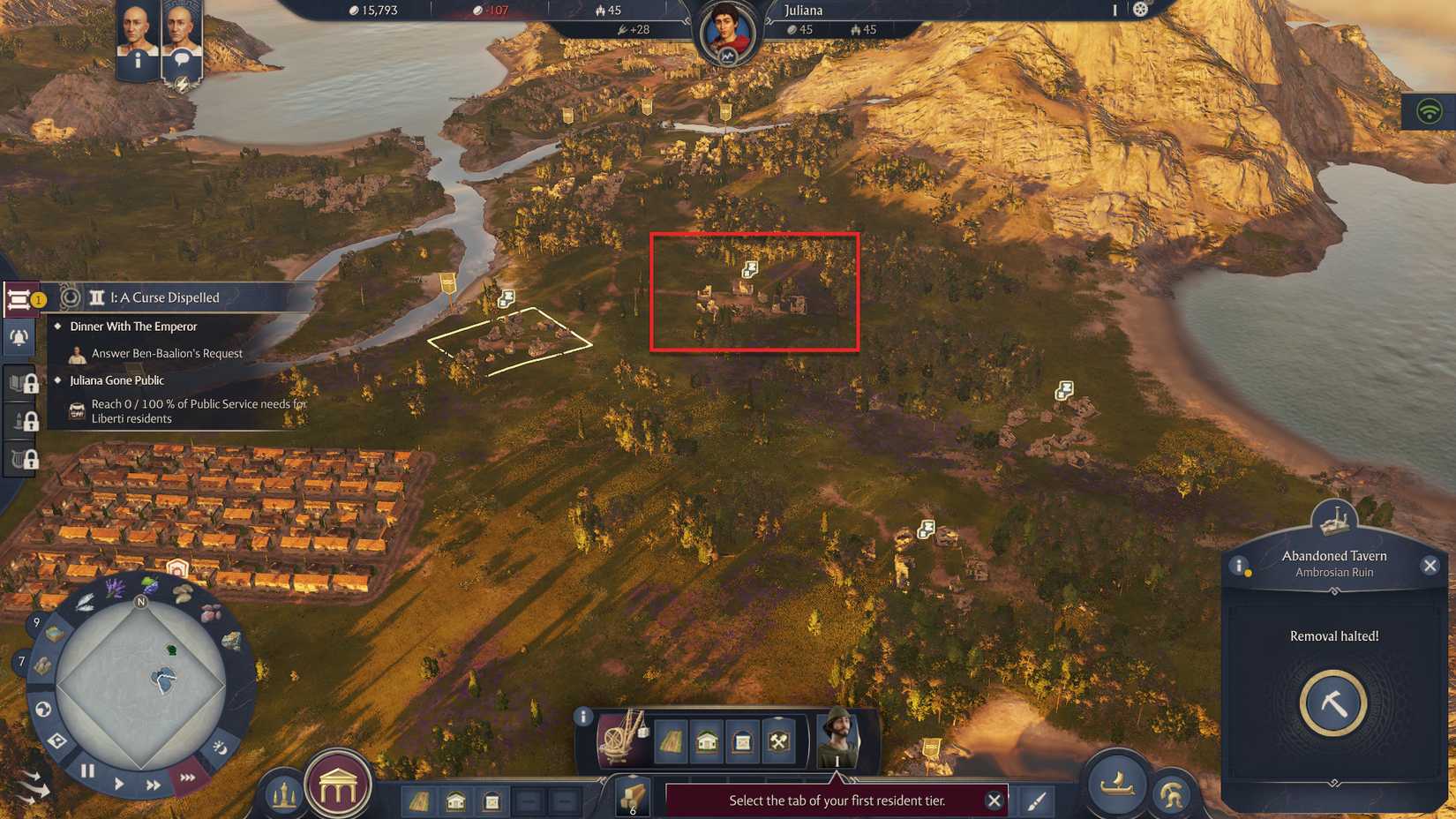Pause the game with the pause control
This screenshot has height=819, width=1456.
86,770
